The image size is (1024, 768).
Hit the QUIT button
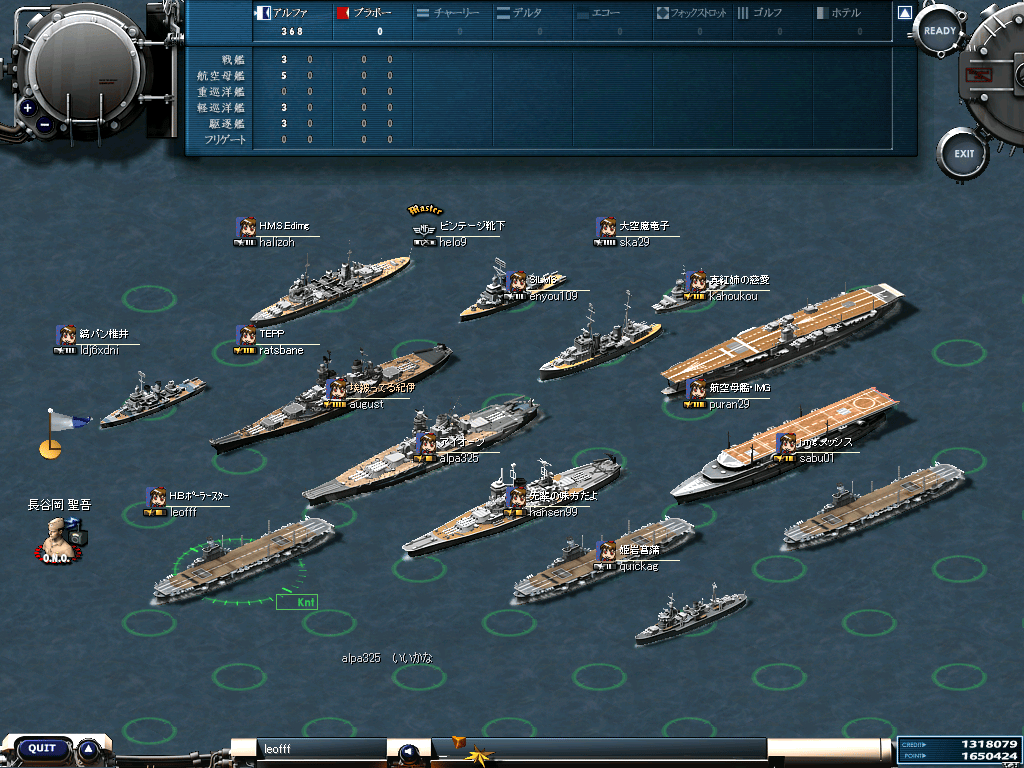click(42, 748)
